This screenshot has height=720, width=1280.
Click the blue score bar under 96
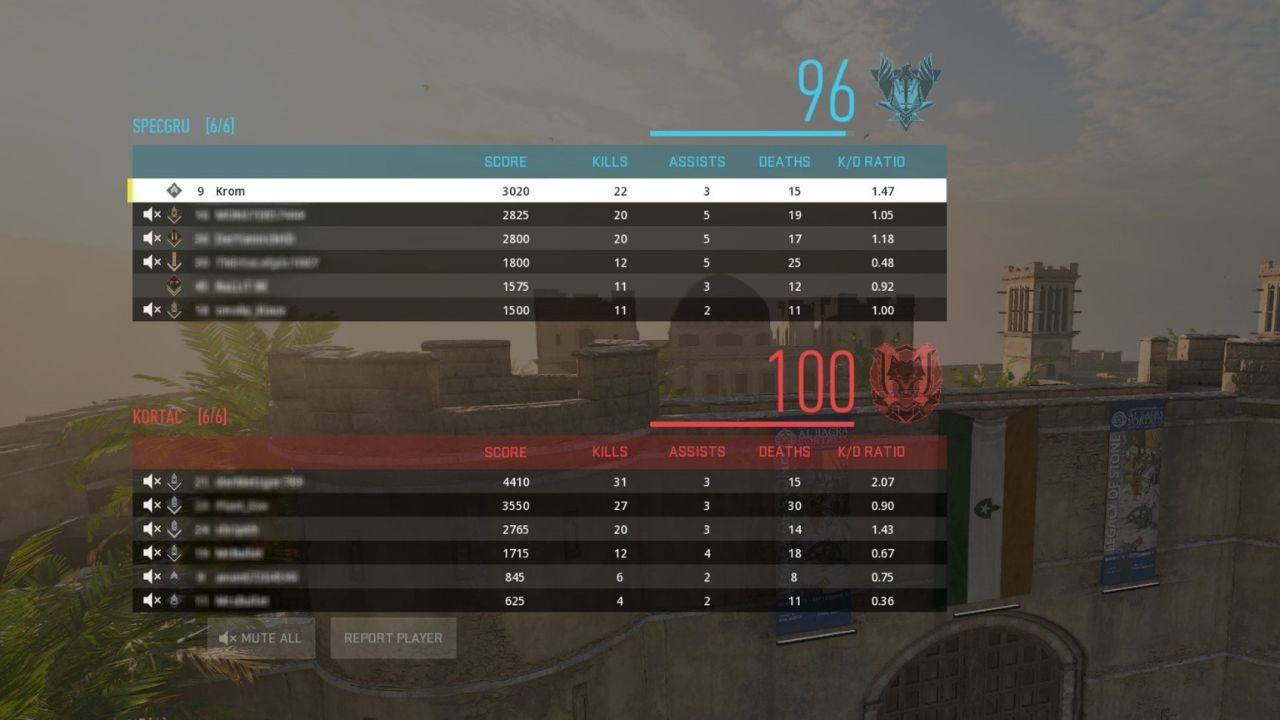[x=749, y=131]
